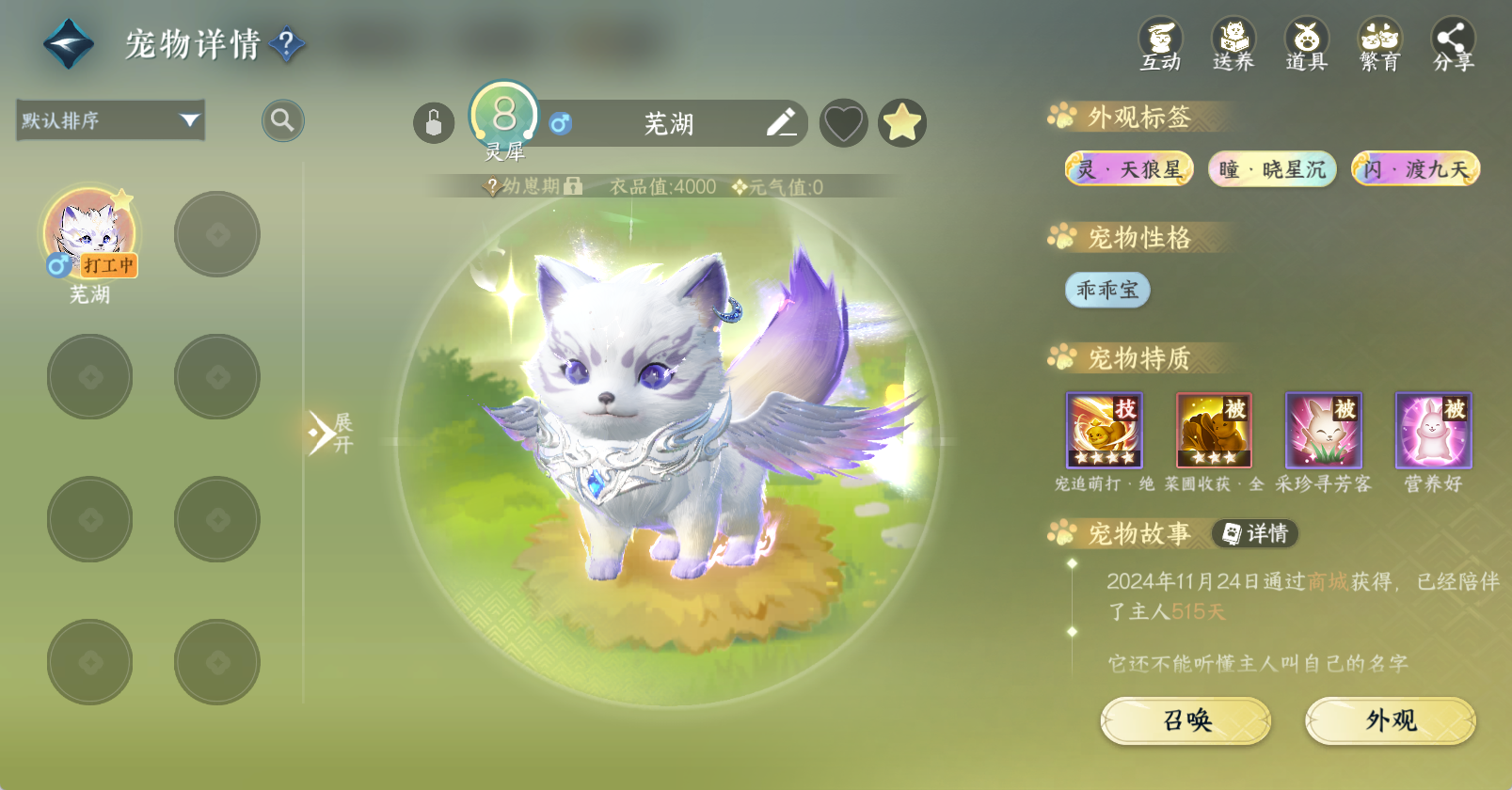Open the 道具 items menu
The image size is (1512, 790).
[x=1306, y=44]
